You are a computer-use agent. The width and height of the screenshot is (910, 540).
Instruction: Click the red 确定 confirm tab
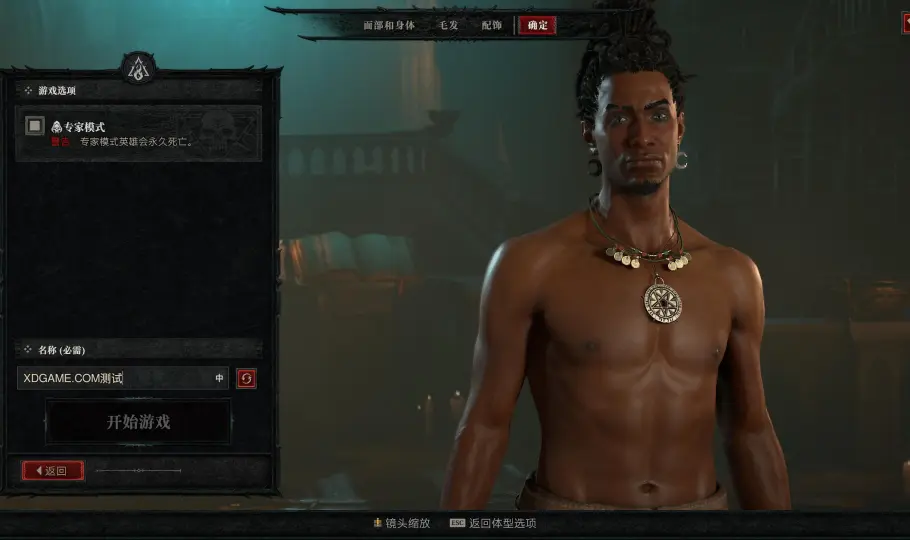tap(537, 25)
